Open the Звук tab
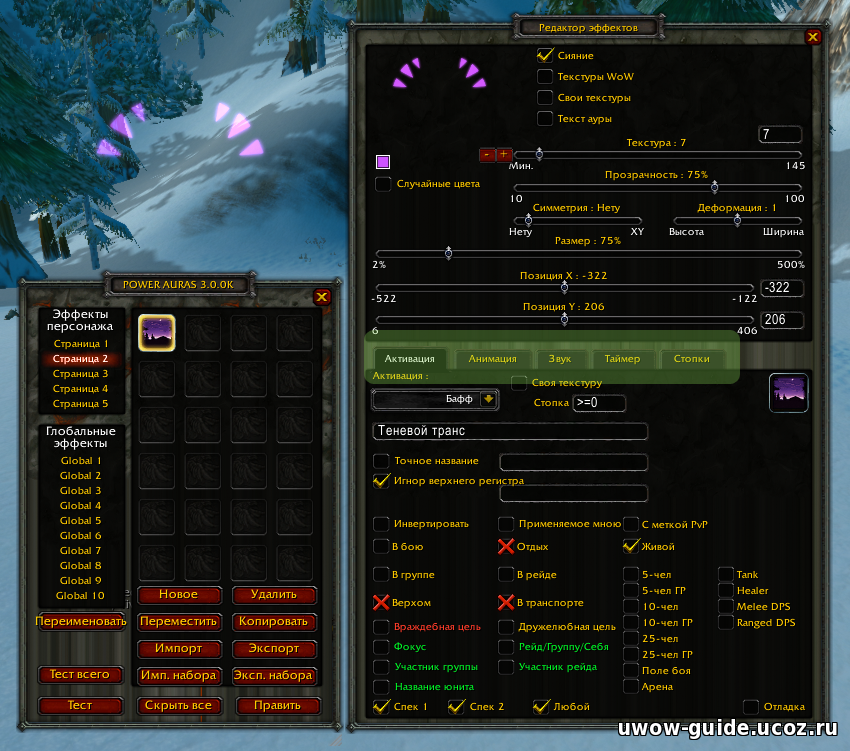The image size is (850, 751). coord(560,358)
